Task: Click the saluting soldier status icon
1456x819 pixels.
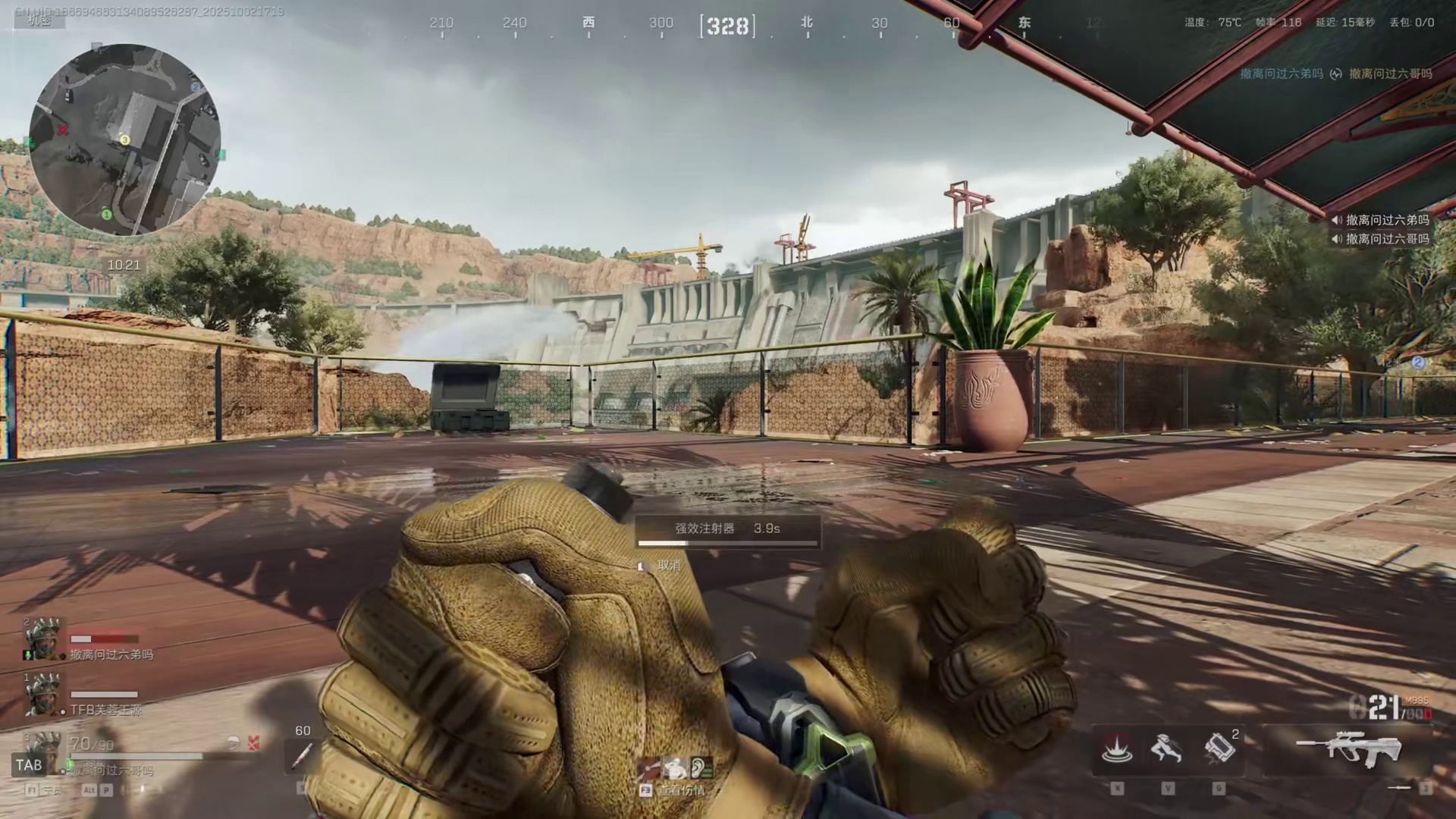Action: (674, 768)
